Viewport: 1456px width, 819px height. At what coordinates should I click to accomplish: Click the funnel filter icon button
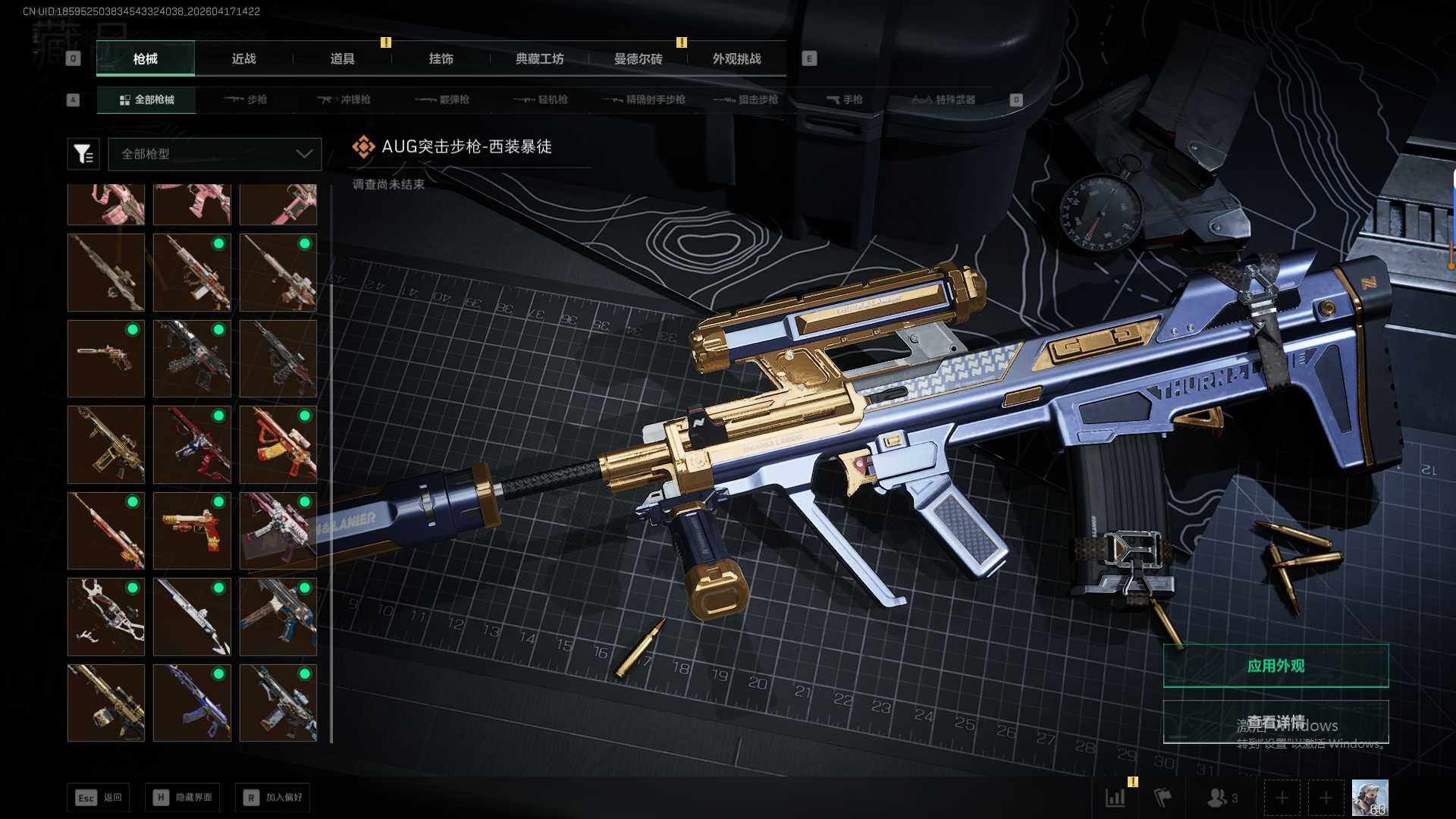click(x=83, y=154)
